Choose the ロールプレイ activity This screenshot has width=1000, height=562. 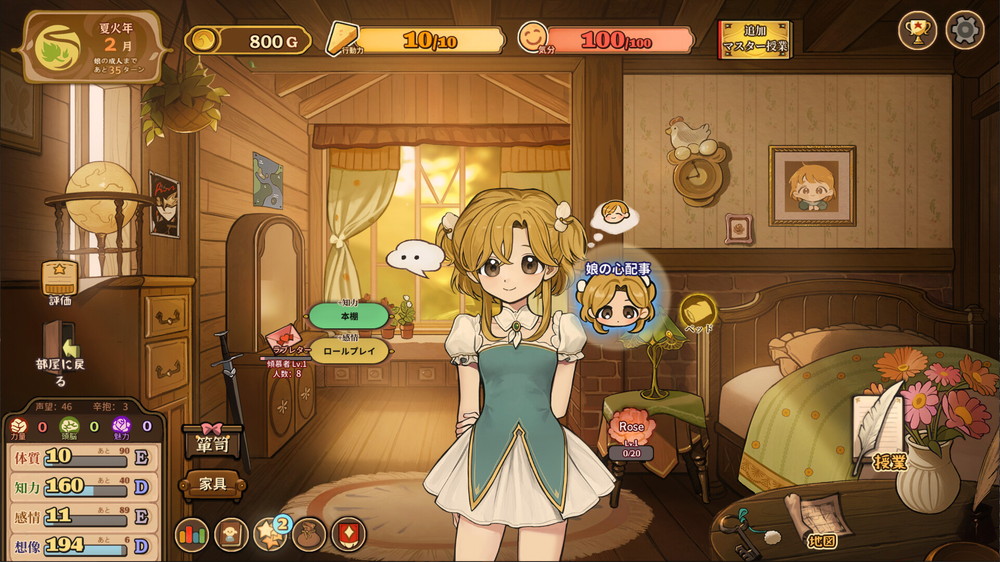click(349, 350)
